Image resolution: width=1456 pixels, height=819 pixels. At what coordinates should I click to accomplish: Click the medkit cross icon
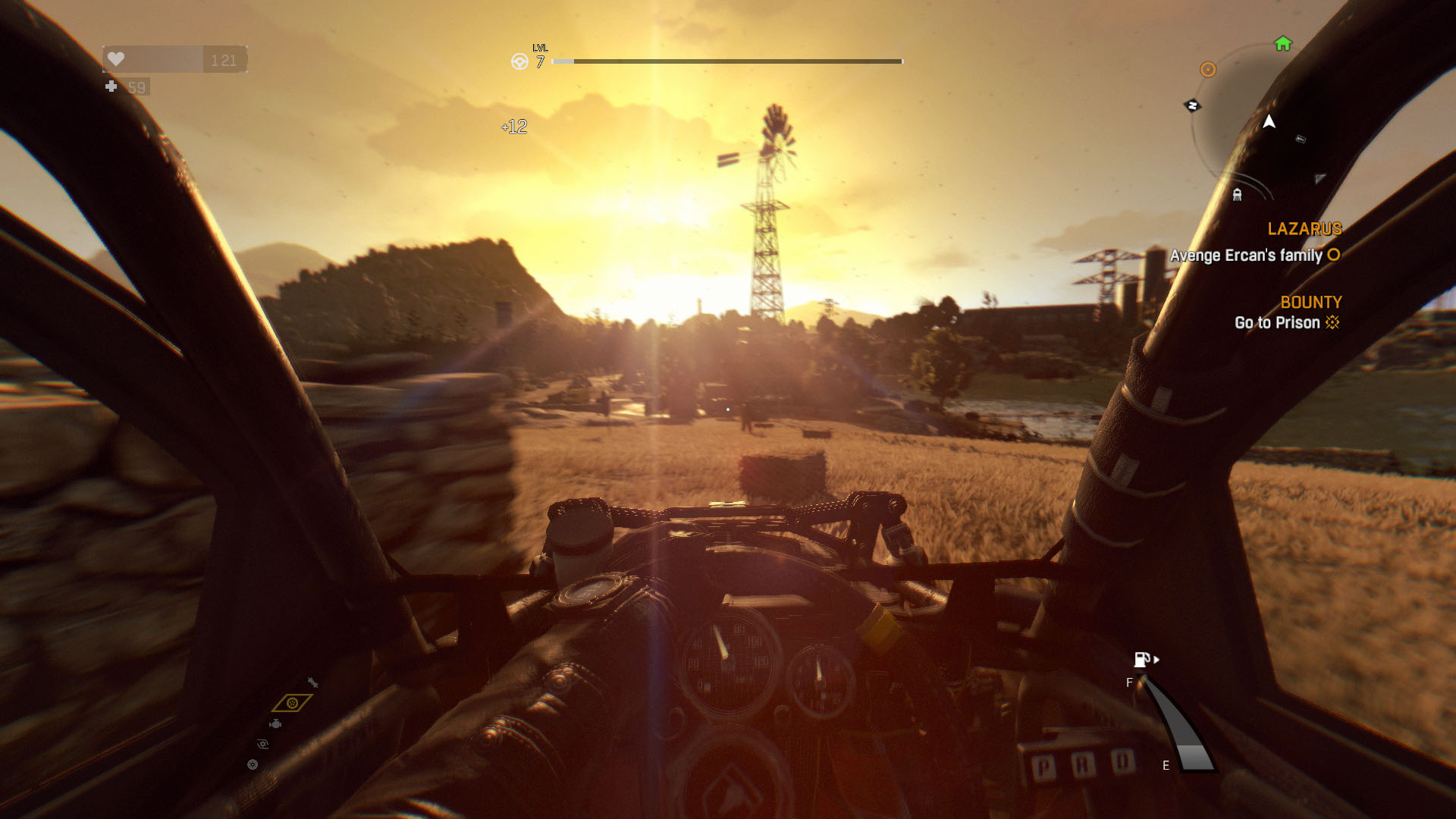tap(111, 86)
